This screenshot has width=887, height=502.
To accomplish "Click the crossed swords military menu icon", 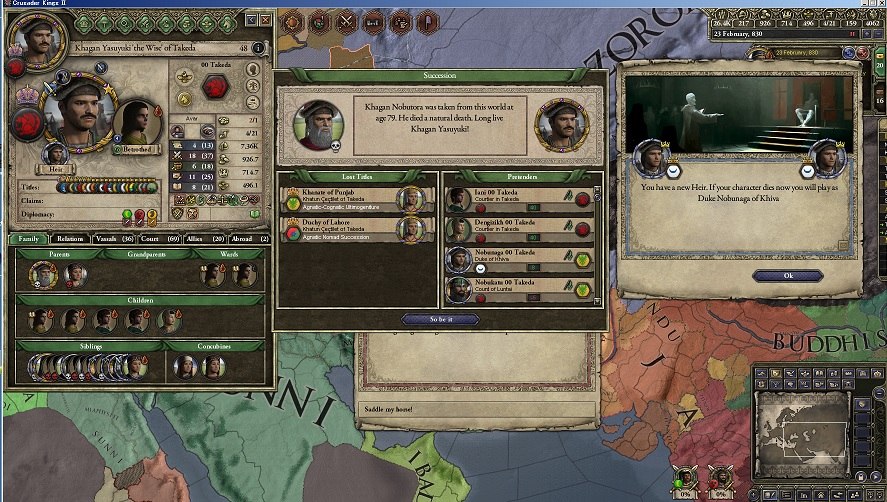I will (346, 20).
